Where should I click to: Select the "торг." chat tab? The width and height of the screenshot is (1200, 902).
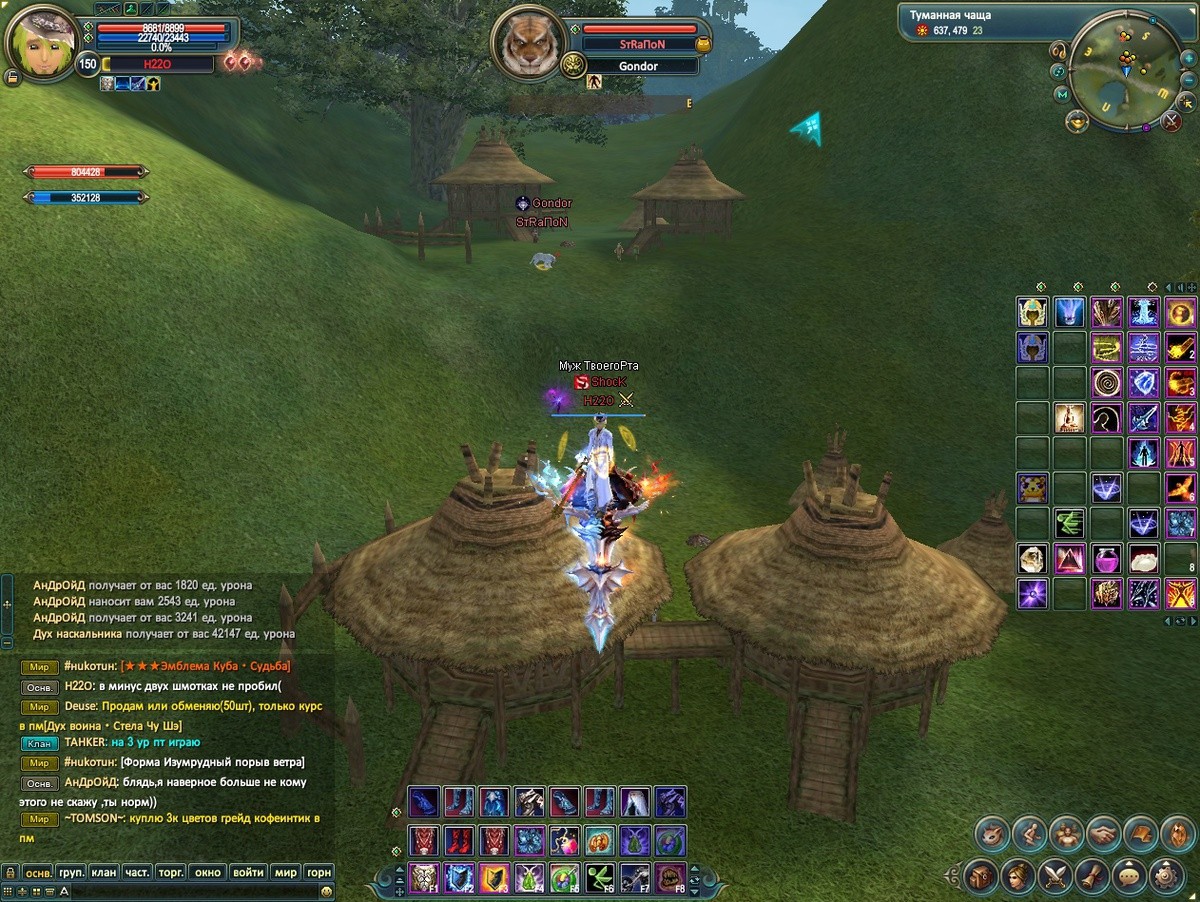click(x=171, y=872)
